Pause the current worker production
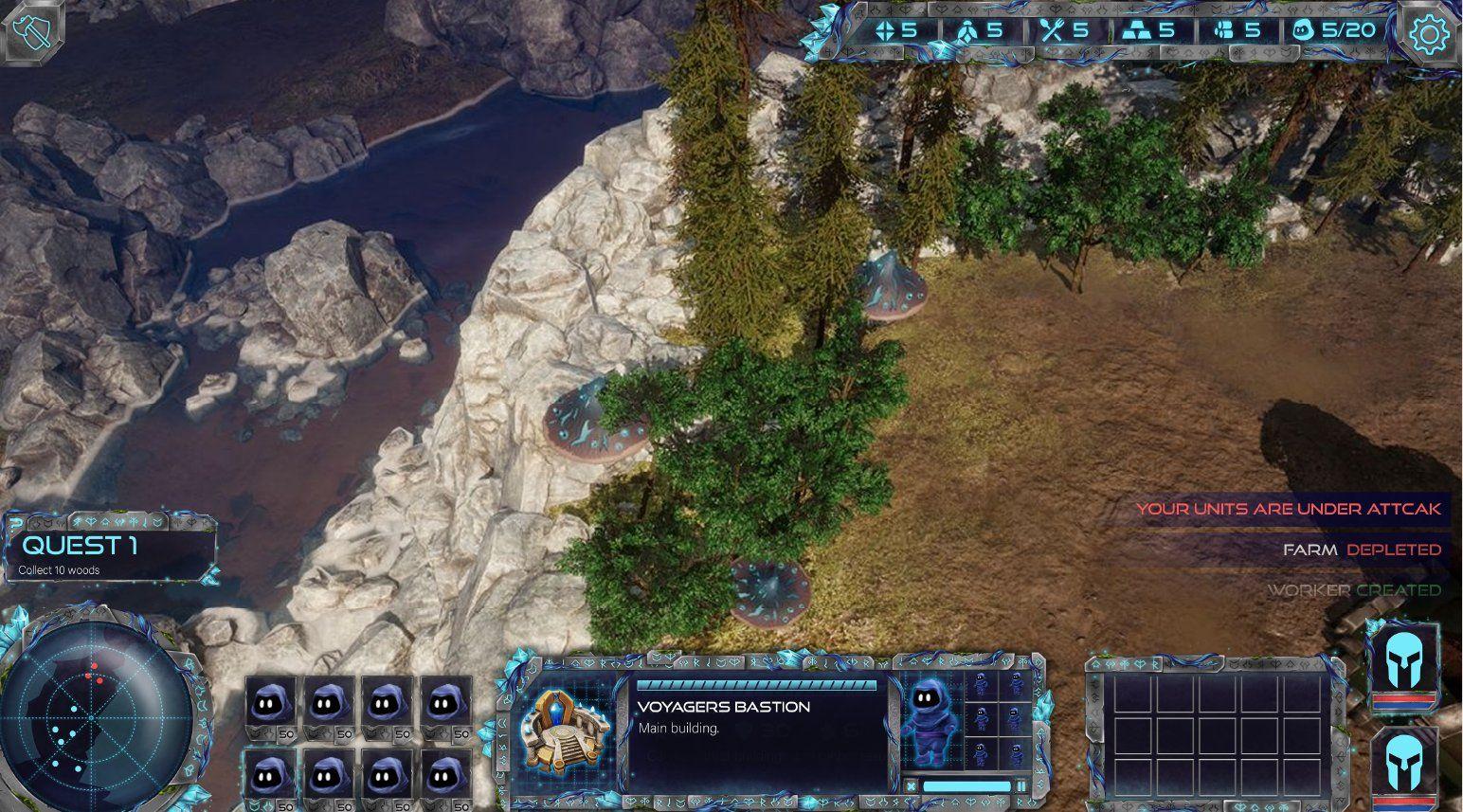Screen dimensions: 1463x812 pos(1021,785)
